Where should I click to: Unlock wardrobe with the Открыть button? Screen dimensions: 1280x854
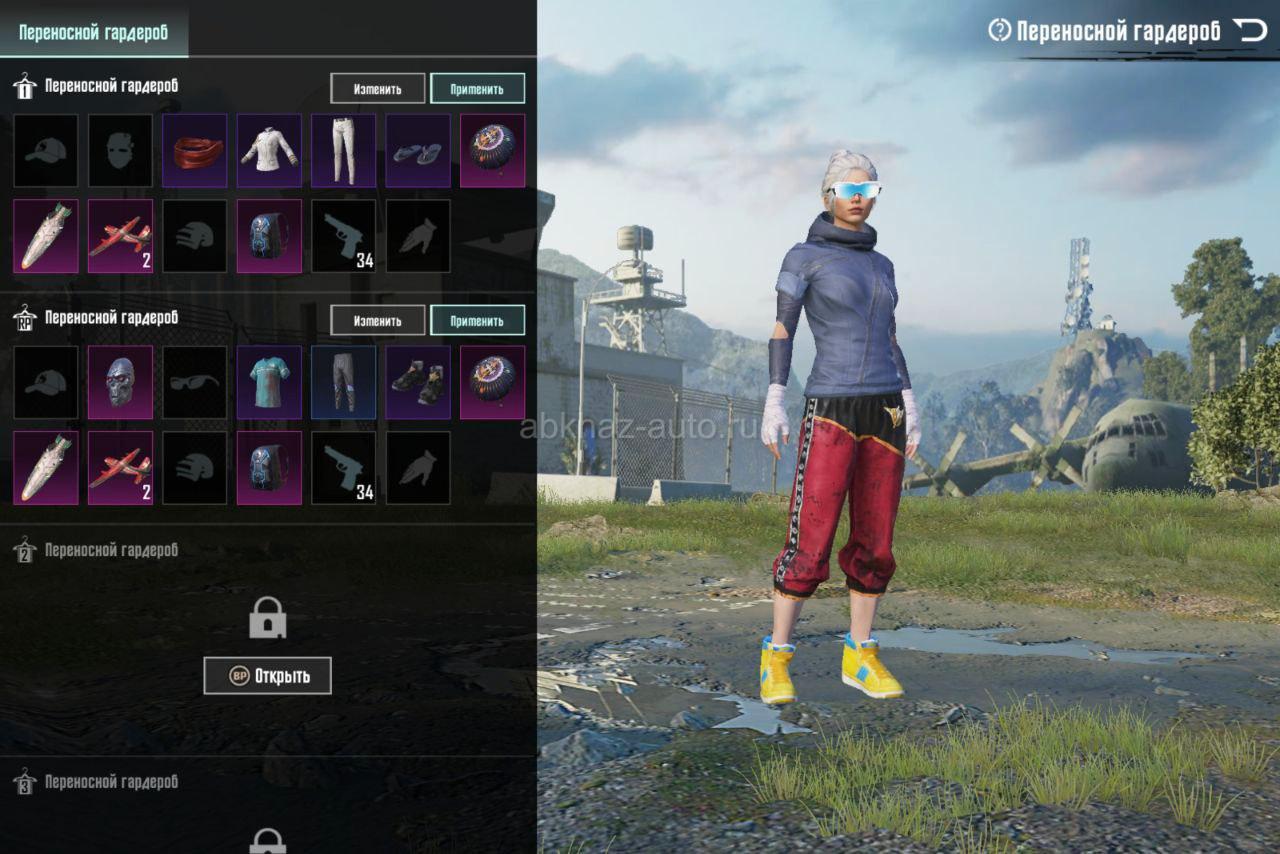point(267,676)
